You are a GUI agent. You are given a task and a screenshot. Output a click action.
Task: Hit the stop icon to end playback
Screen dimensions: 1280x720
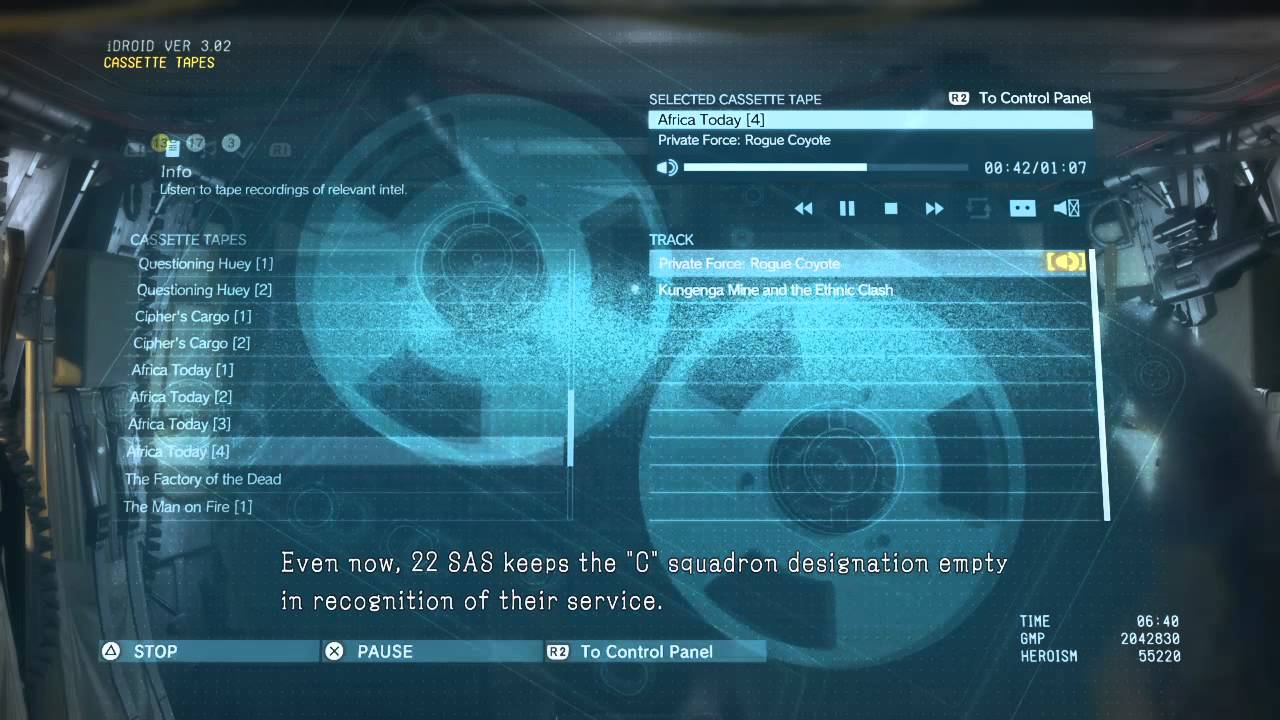tap(890, 208)
